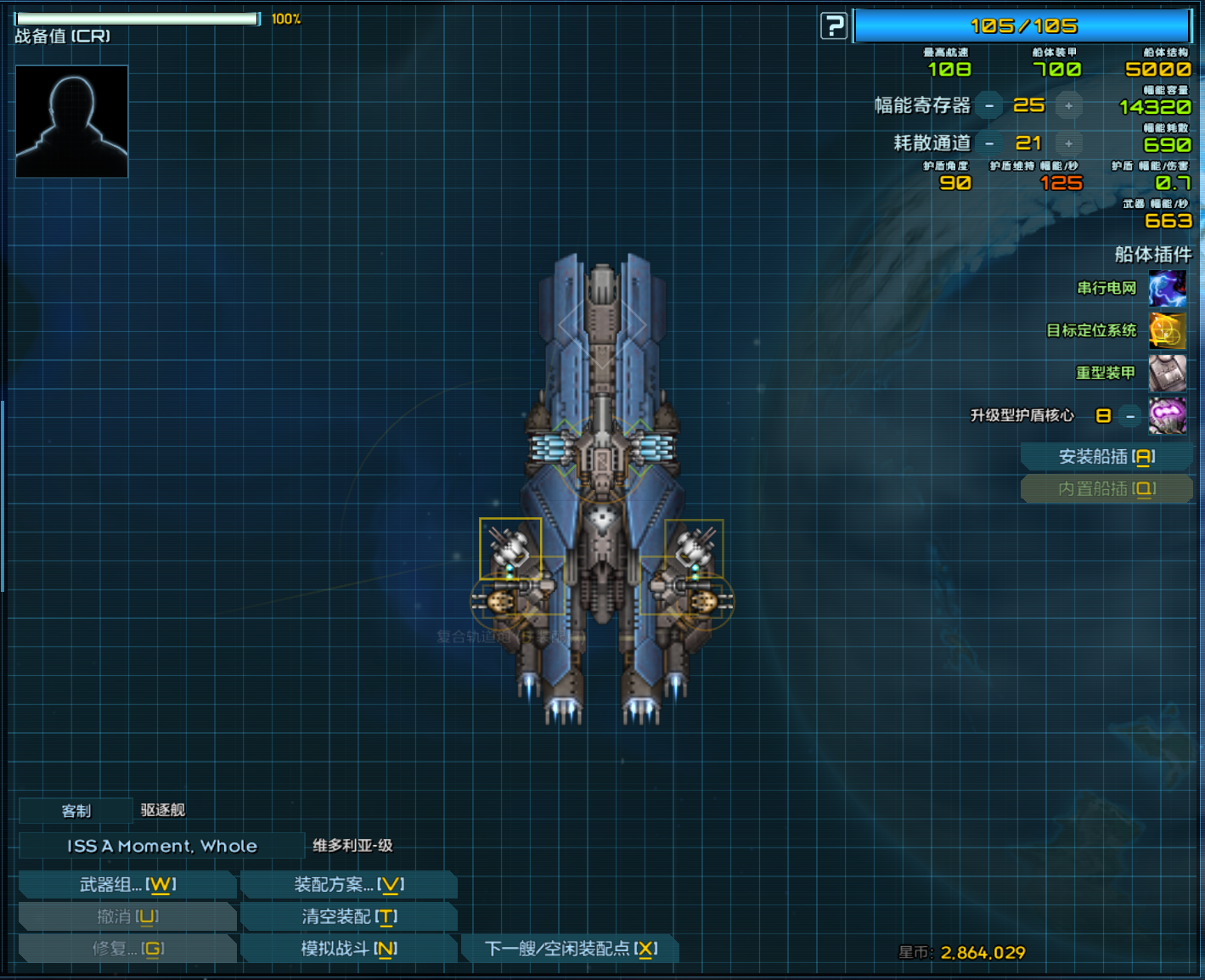Decrease 耗散通道 with the minus stepper
This screenshot has width=1205, height=980.
pyautogui.click(x=989, y=143)
